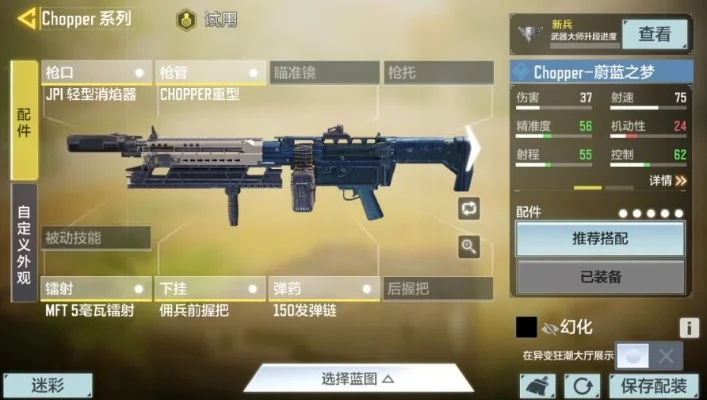Click the 查看 weapon mastery button
The width and height of the screenshot is (707, 400).
click(x=655, y=34)
